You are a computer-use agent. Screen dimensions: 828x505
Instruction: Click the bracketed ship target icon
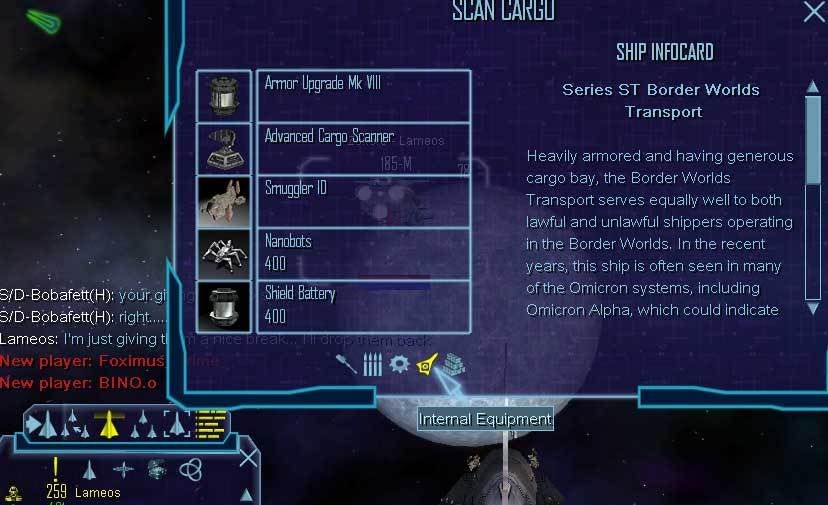coord(176,424)
